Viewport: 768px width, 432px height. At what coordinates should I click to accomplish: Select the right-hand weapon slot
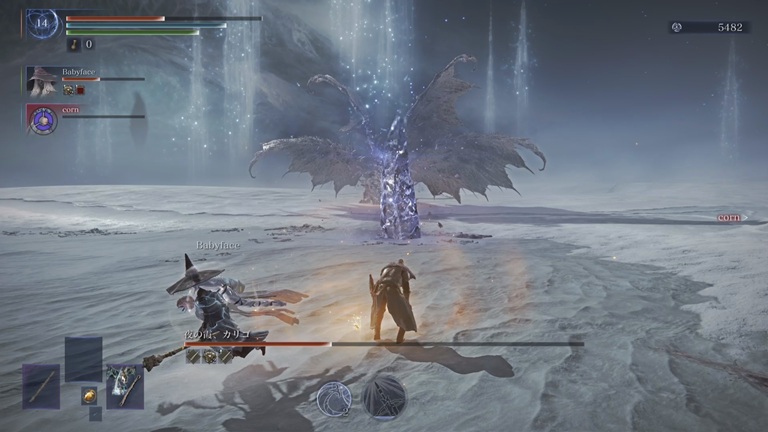click(125, 386)
